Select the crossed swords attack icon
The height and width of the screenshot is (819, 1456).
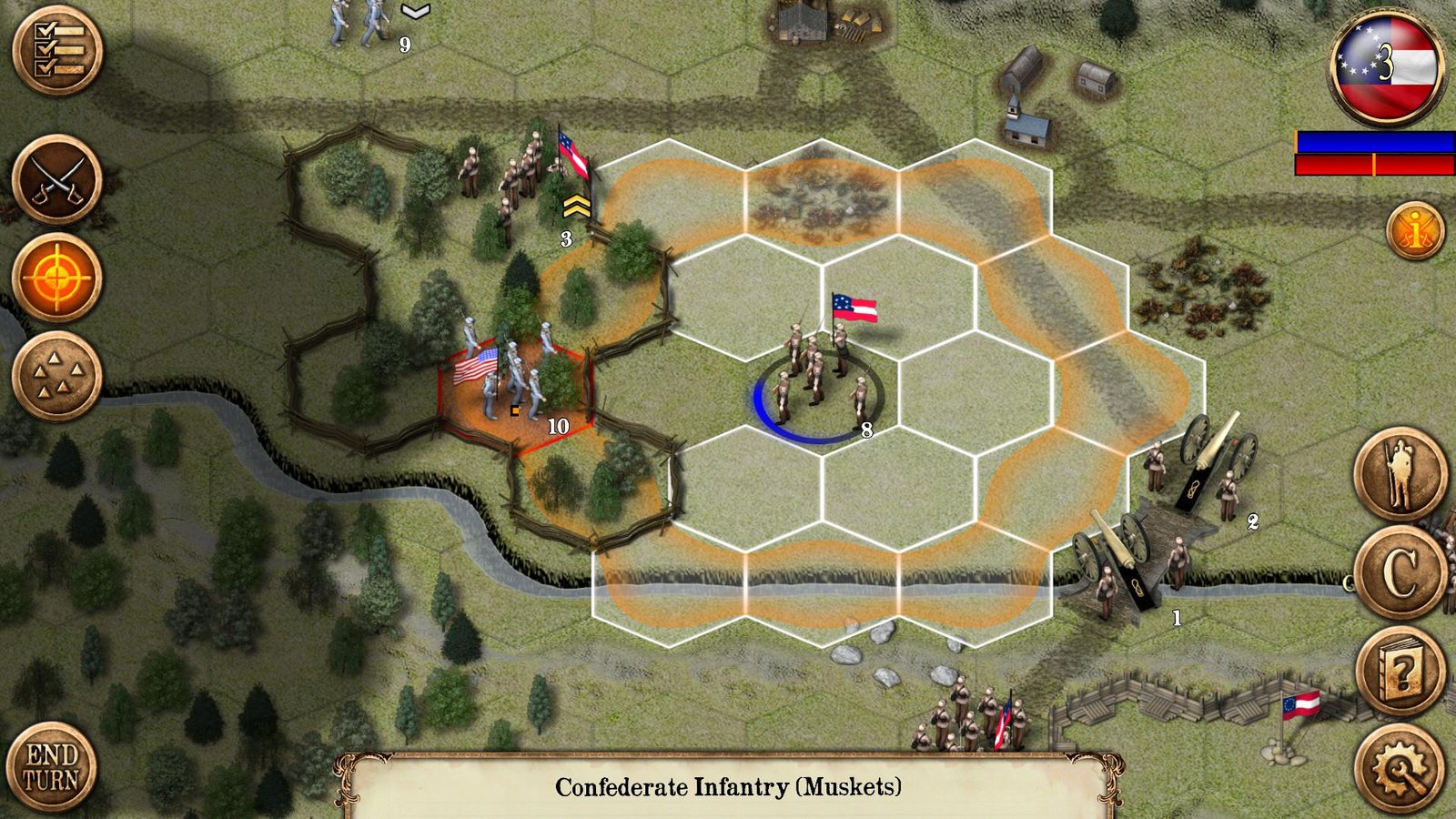pos(56,182)
